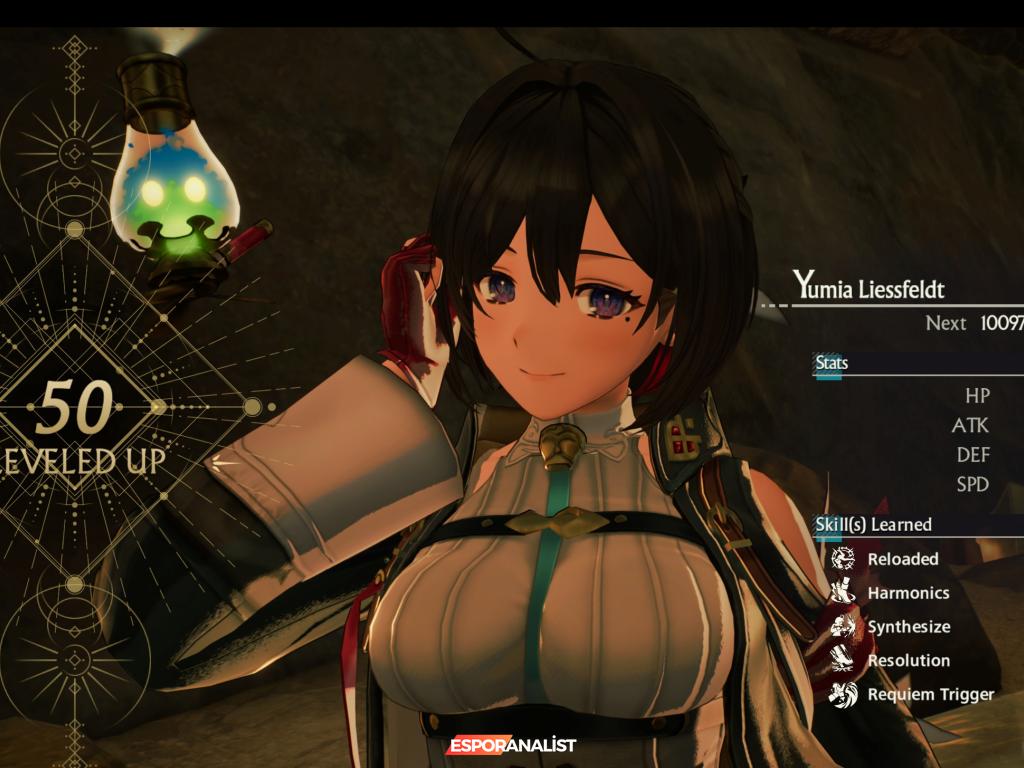1024x768 pixels.
Task: Click the EsporAnalist watermark logo
Action: pyautogui.click(x=512, y=745)
